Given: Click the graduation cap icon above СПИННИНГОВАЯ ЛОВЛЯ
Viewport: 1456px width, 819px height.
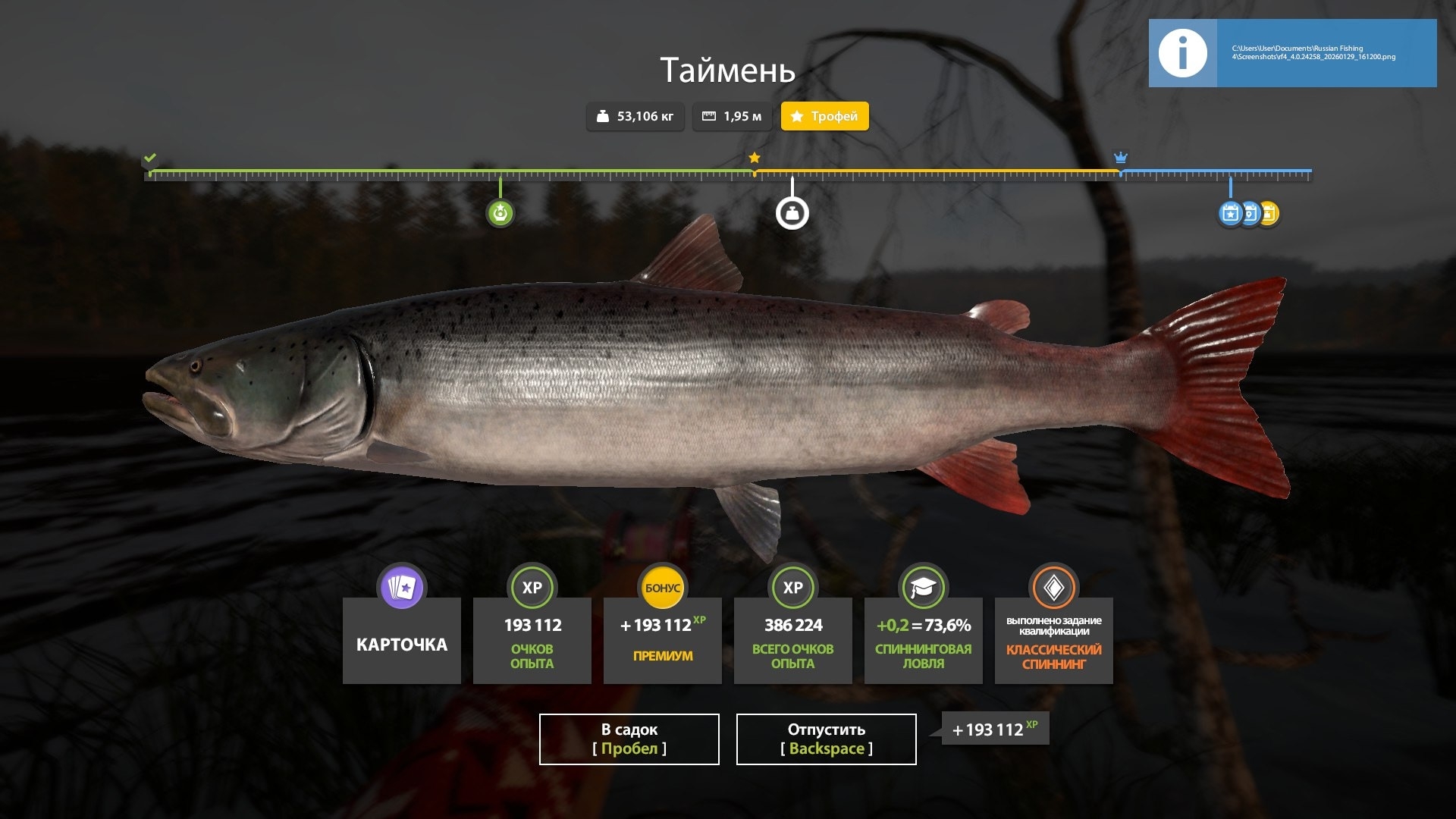Looking at the screenshot, I should tap(923, 587).
